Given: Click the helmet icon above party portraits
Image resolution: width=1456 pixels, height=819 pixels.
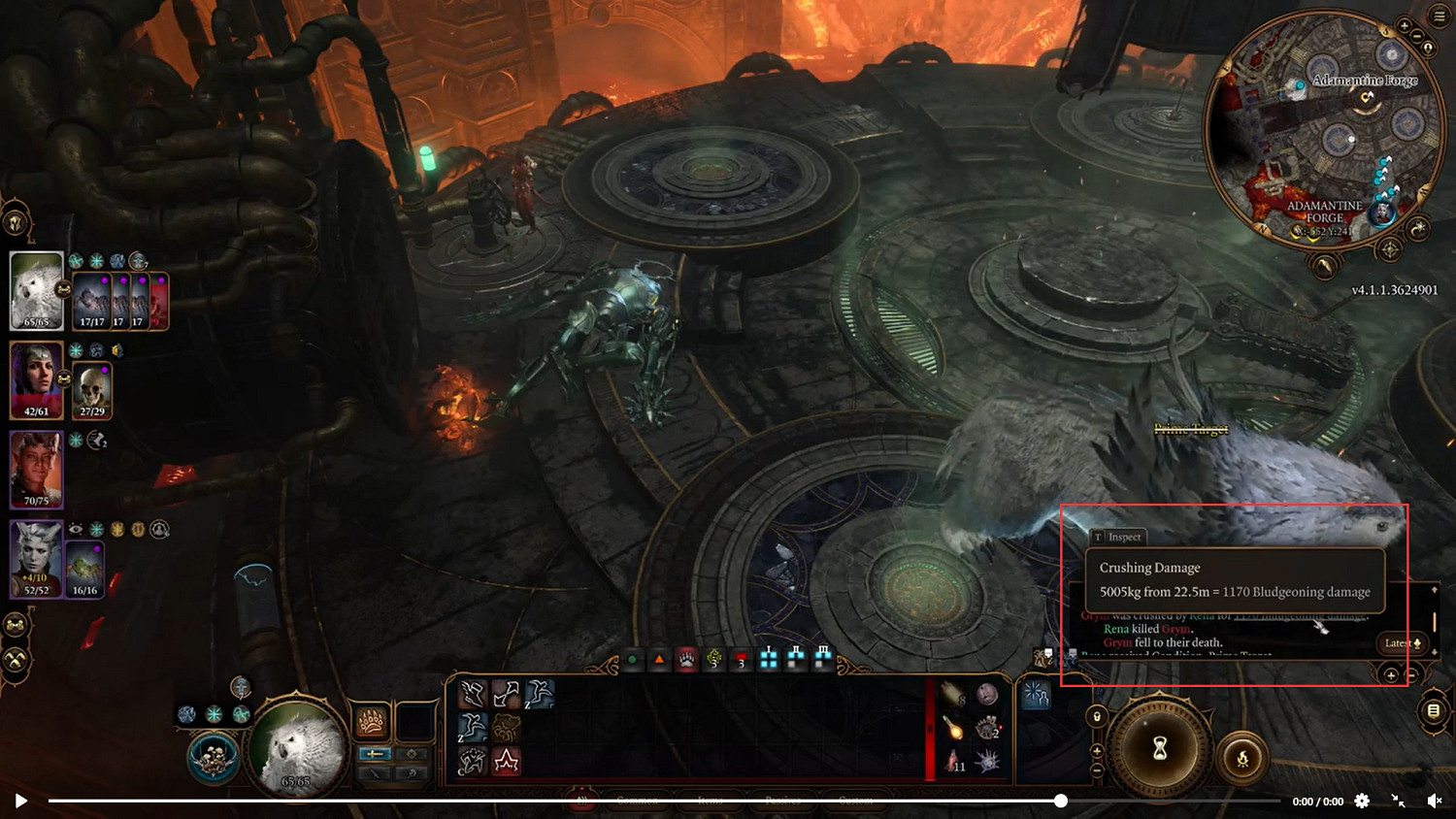Looking at the screenshot, I should pos(16,223).
